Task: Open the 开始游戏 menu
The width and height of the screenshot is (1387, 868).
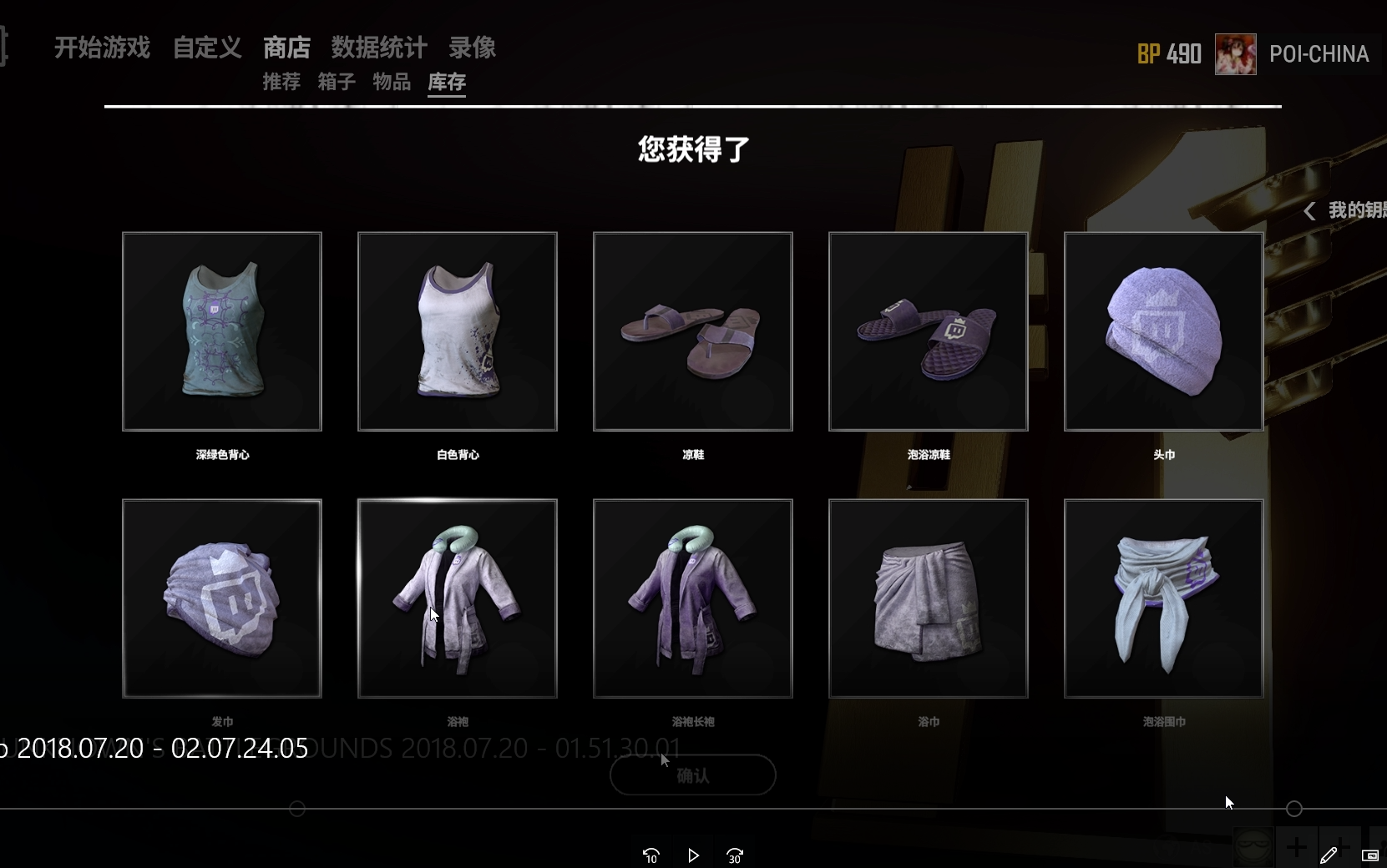Action: (102, 48)
